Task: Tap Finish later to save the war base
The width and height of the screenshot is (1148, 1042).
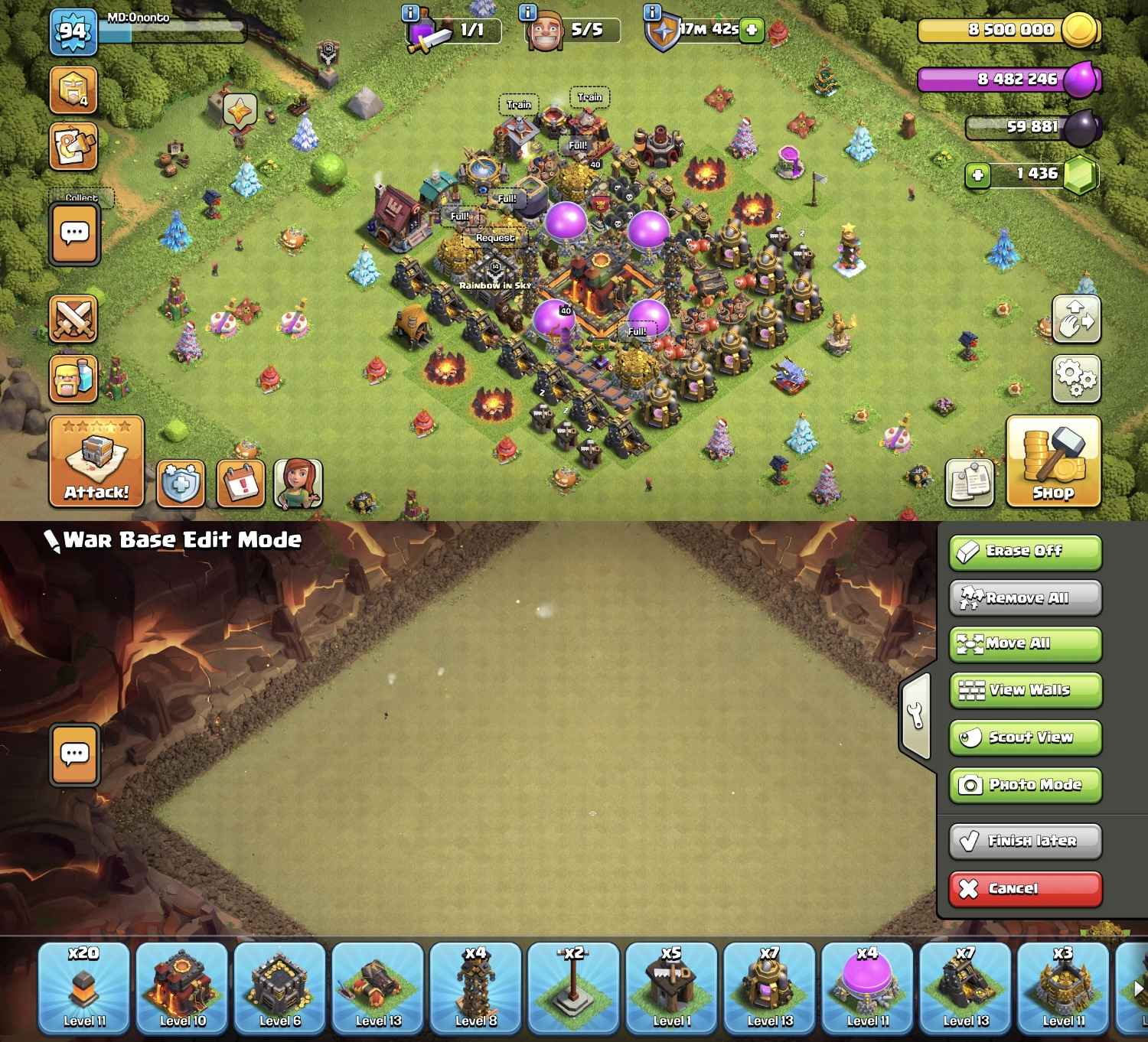Action: [1024, 840]
